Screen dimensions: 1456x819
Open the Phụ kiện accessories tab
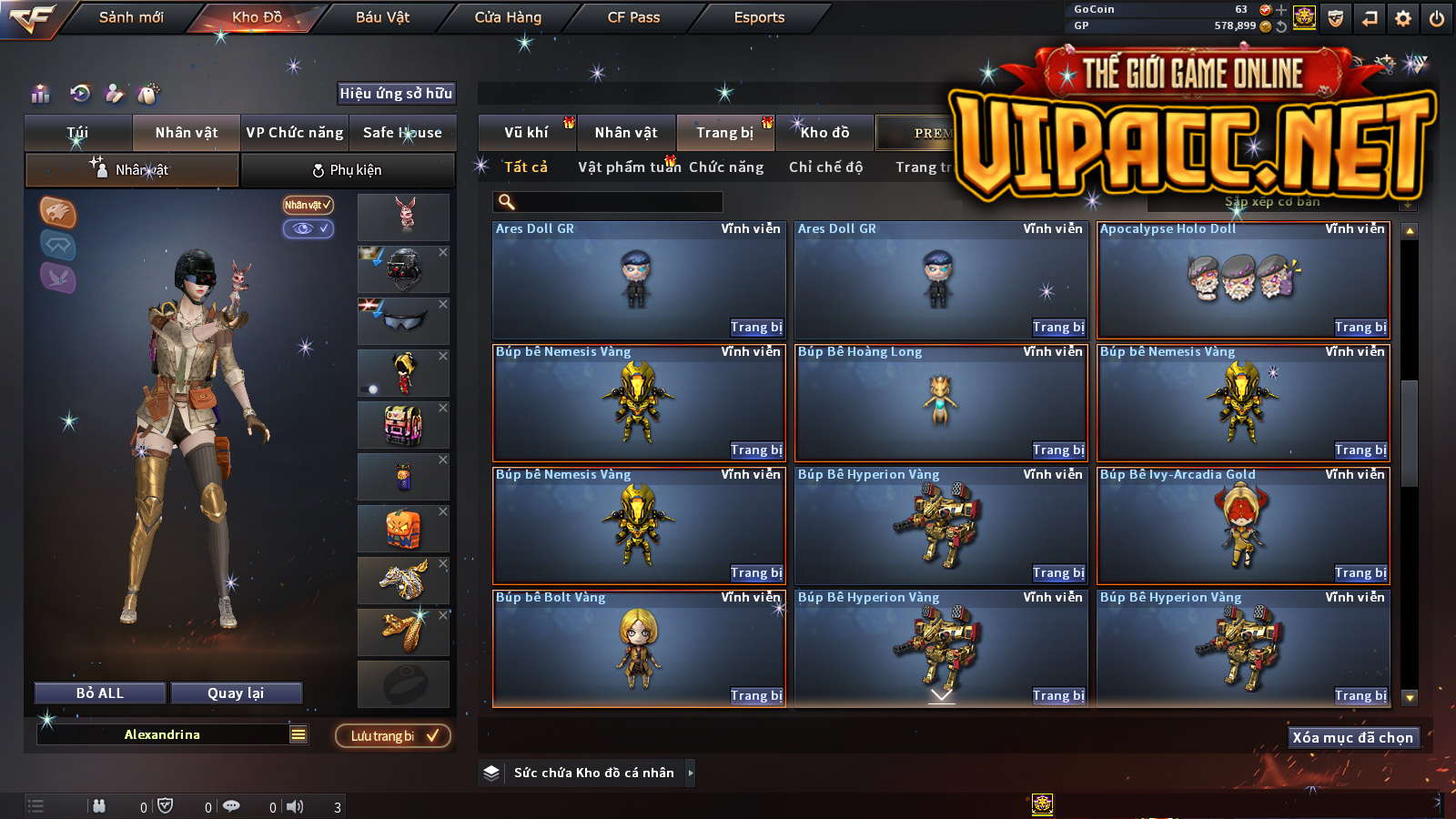tap(348, 170)
